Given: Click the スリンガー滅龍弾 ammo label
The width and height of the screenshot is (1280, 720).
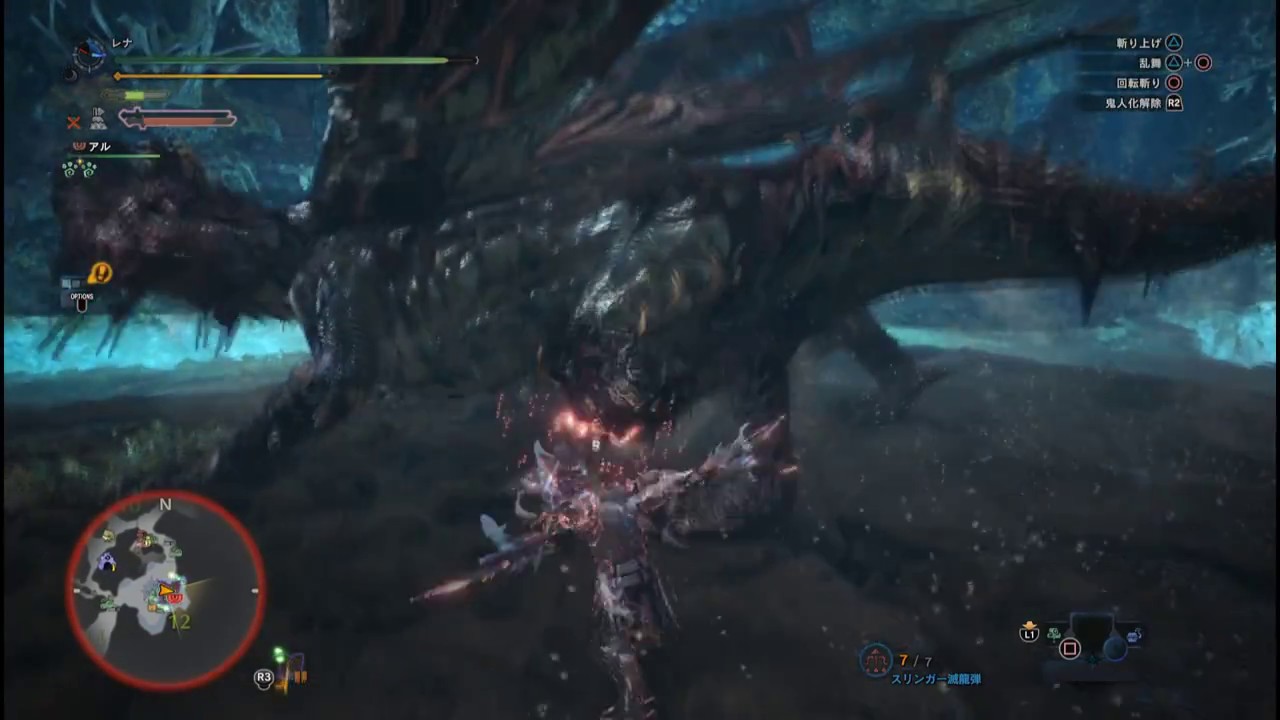Looking at the screenshot, I should click(x=937, y=678).
